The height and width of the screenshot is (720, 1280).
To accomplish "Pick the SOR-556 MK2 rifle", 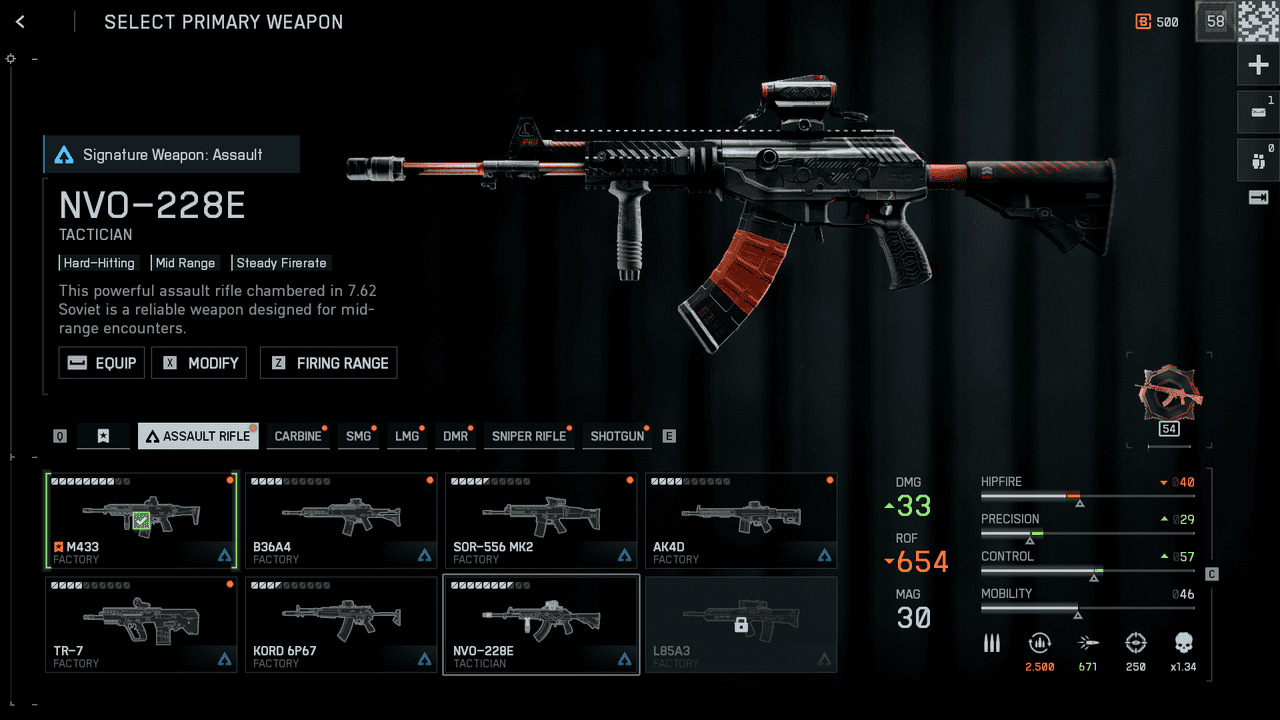I will coord(541,521).
